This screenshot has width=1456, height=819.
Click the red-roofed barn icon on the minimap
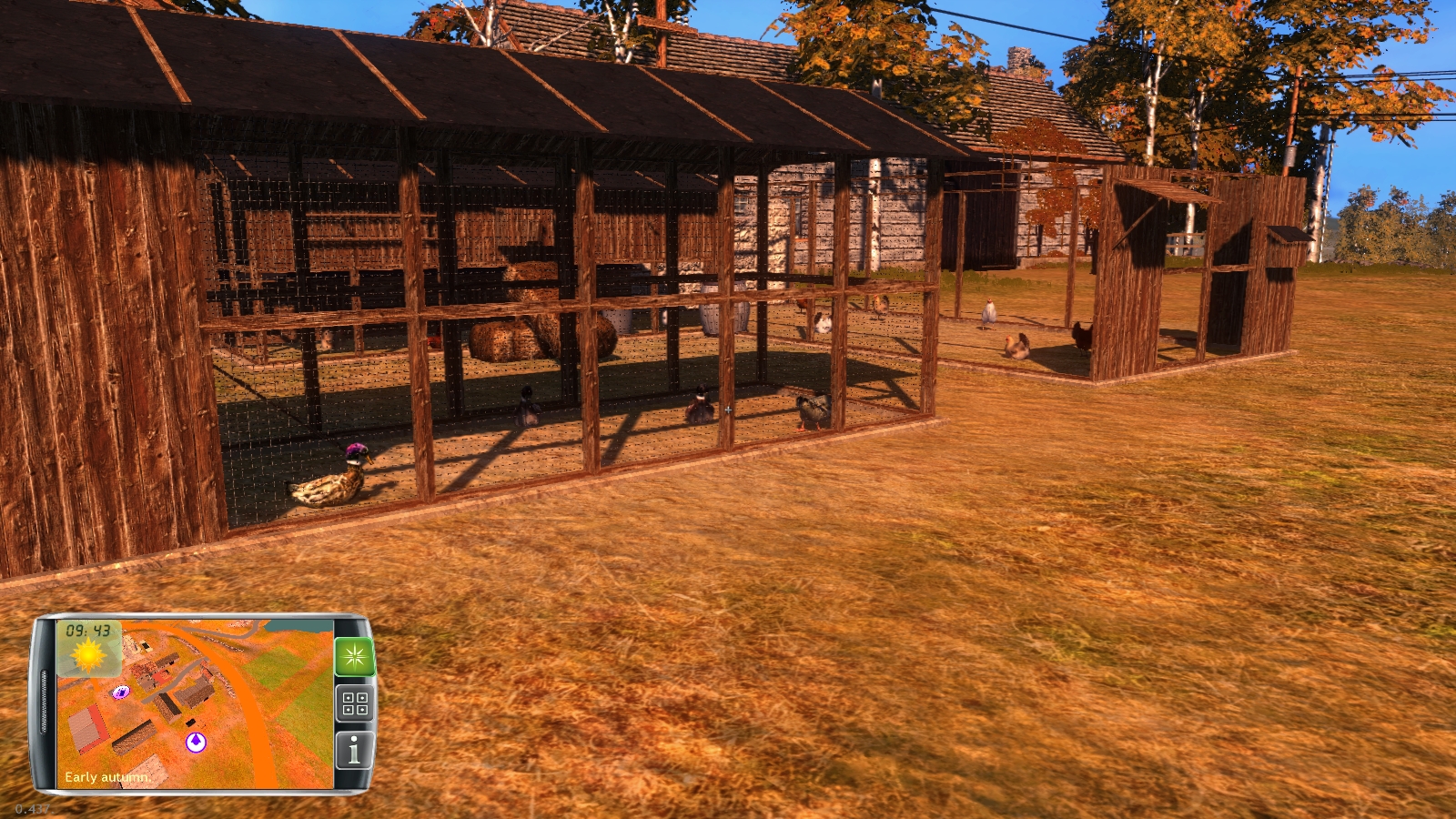tap(87, 725)
